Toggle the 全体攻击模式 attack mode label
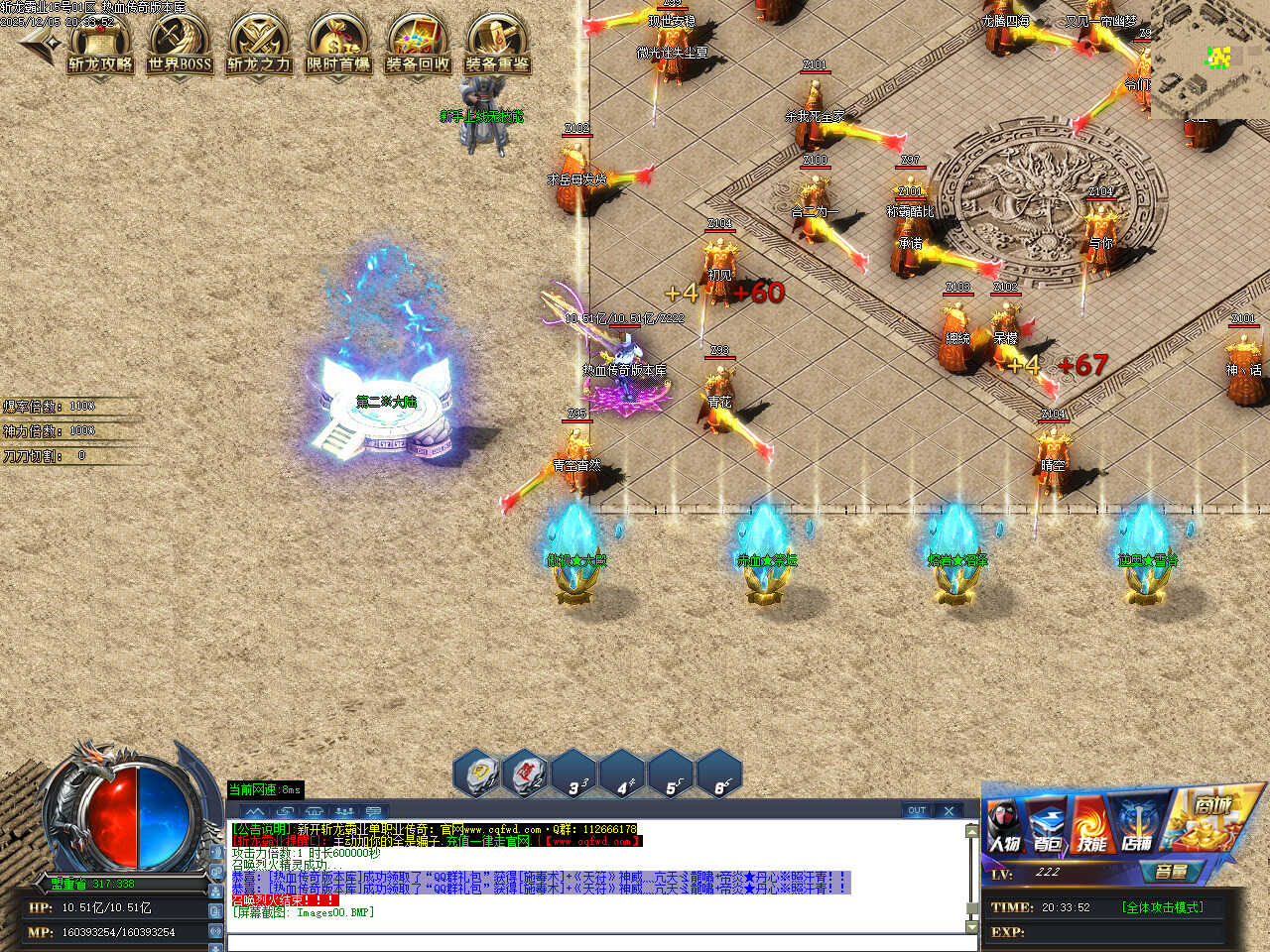 pyautogui.click(x=1162, y=907)
